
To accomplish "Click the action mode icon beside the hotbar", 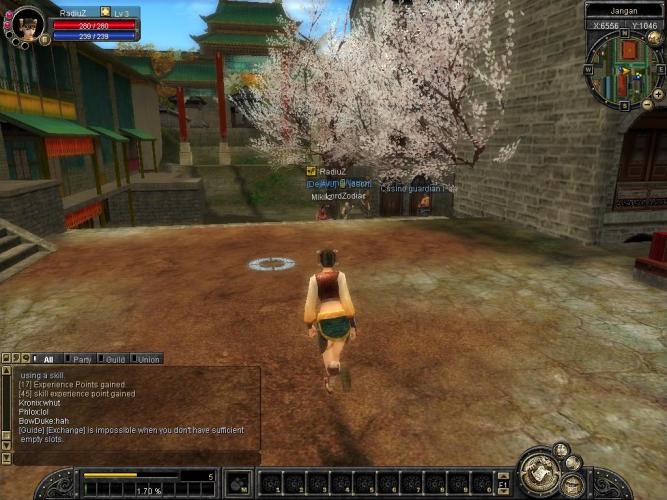I will (238, 483).
